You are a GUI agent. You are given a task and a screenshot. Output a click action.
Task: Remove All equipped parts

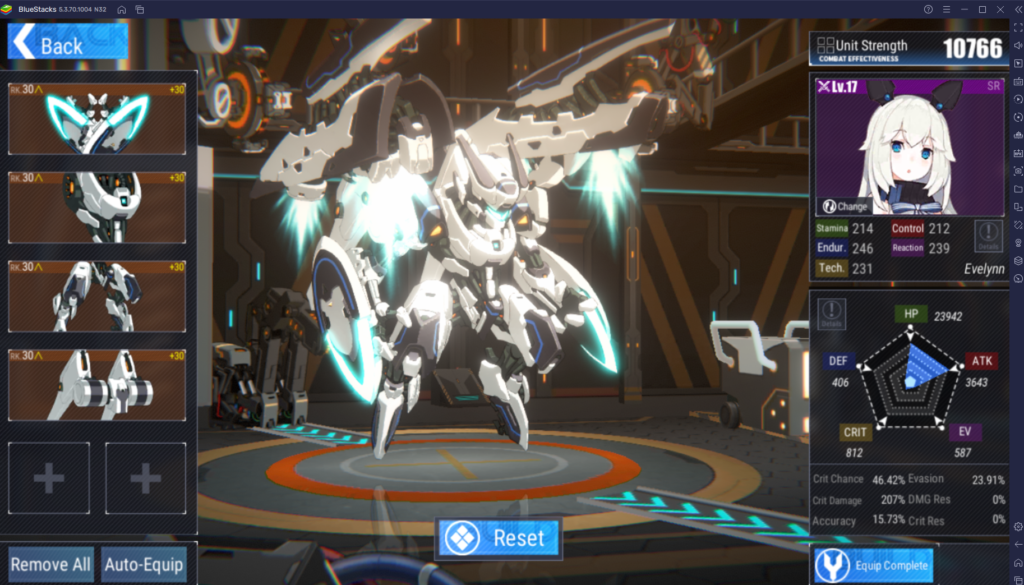(50, 564)
